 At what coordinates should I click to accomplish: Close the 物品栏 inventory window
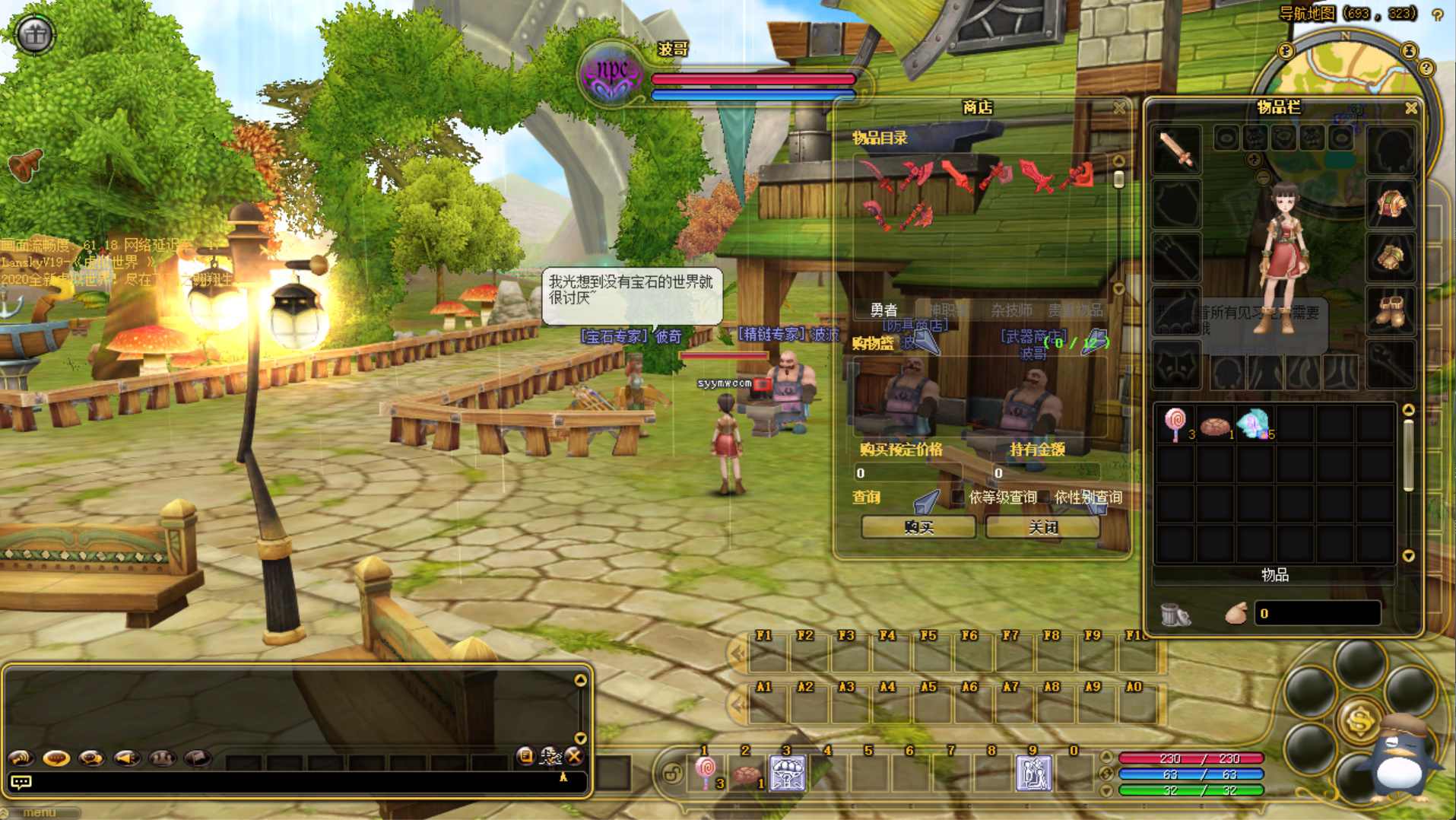click(1411, 108)
